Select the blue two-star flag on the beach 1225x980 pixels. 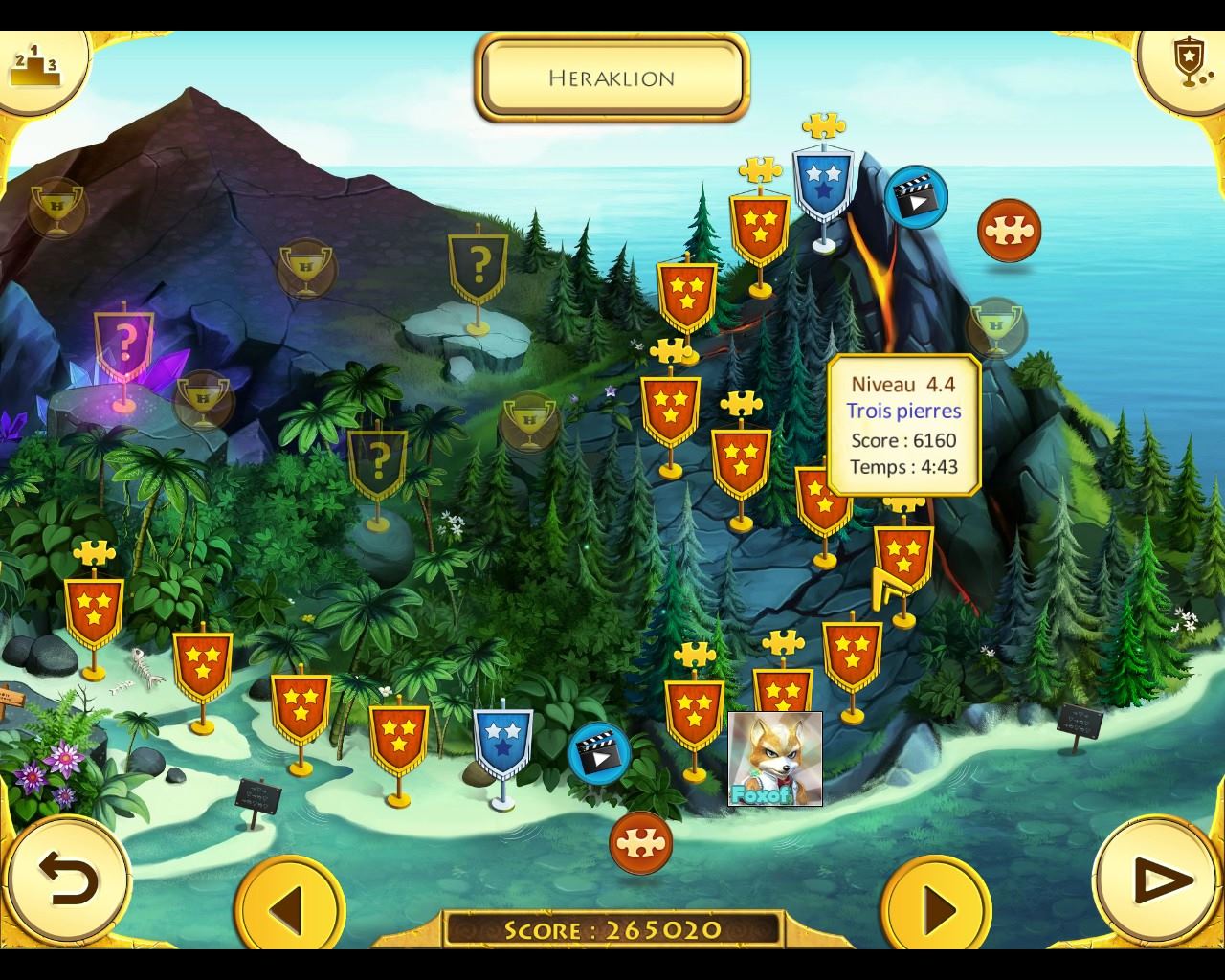[502, 744]
